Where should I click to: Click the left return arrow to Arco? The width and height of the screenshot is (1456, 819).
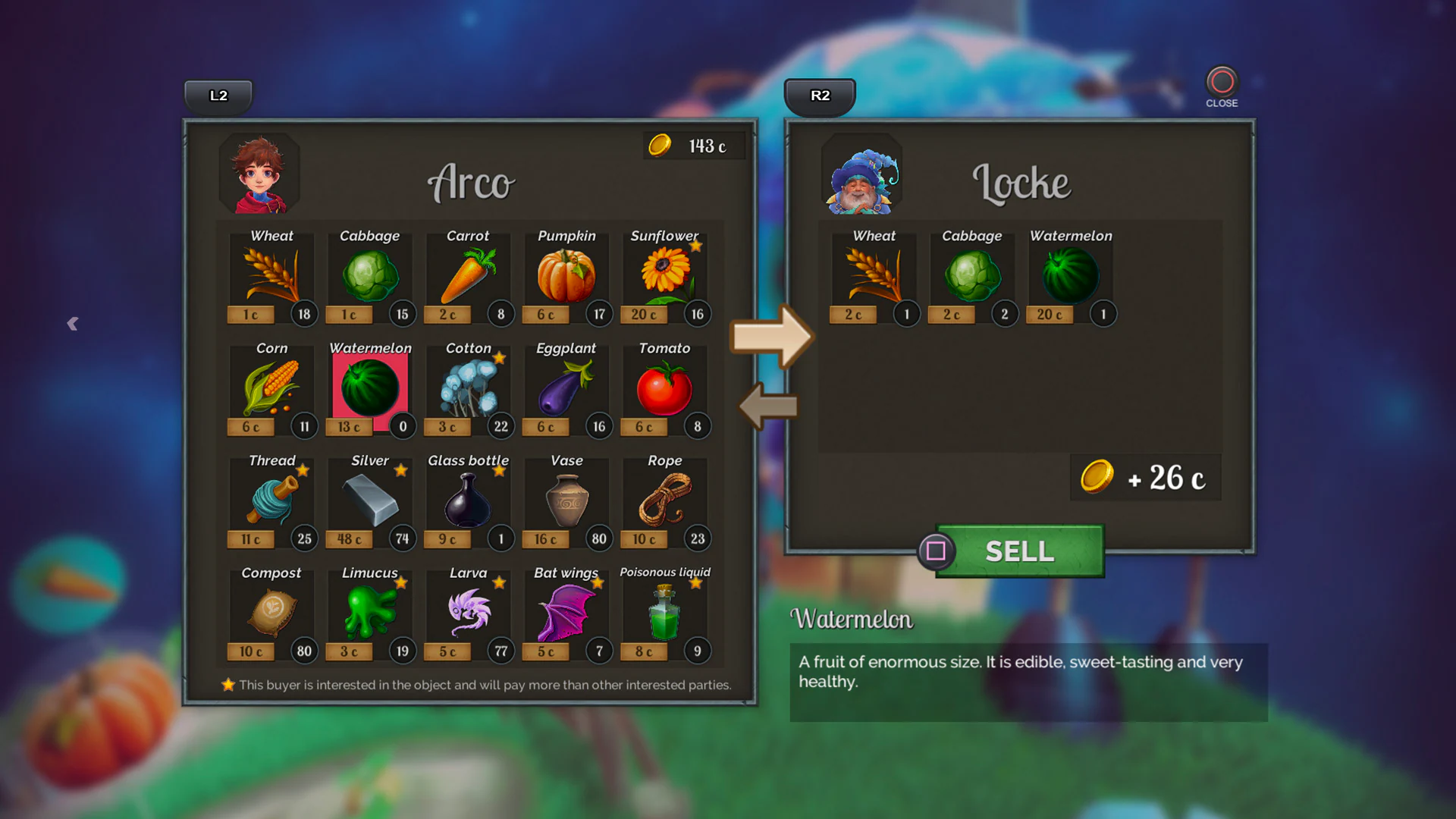[x=768, y=407]
